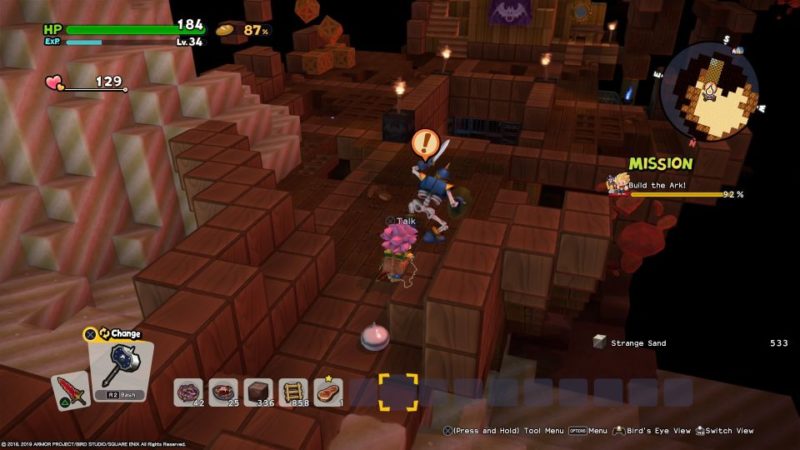Select the dark wood block slot
Screen dimensions: 800x450
259,391
